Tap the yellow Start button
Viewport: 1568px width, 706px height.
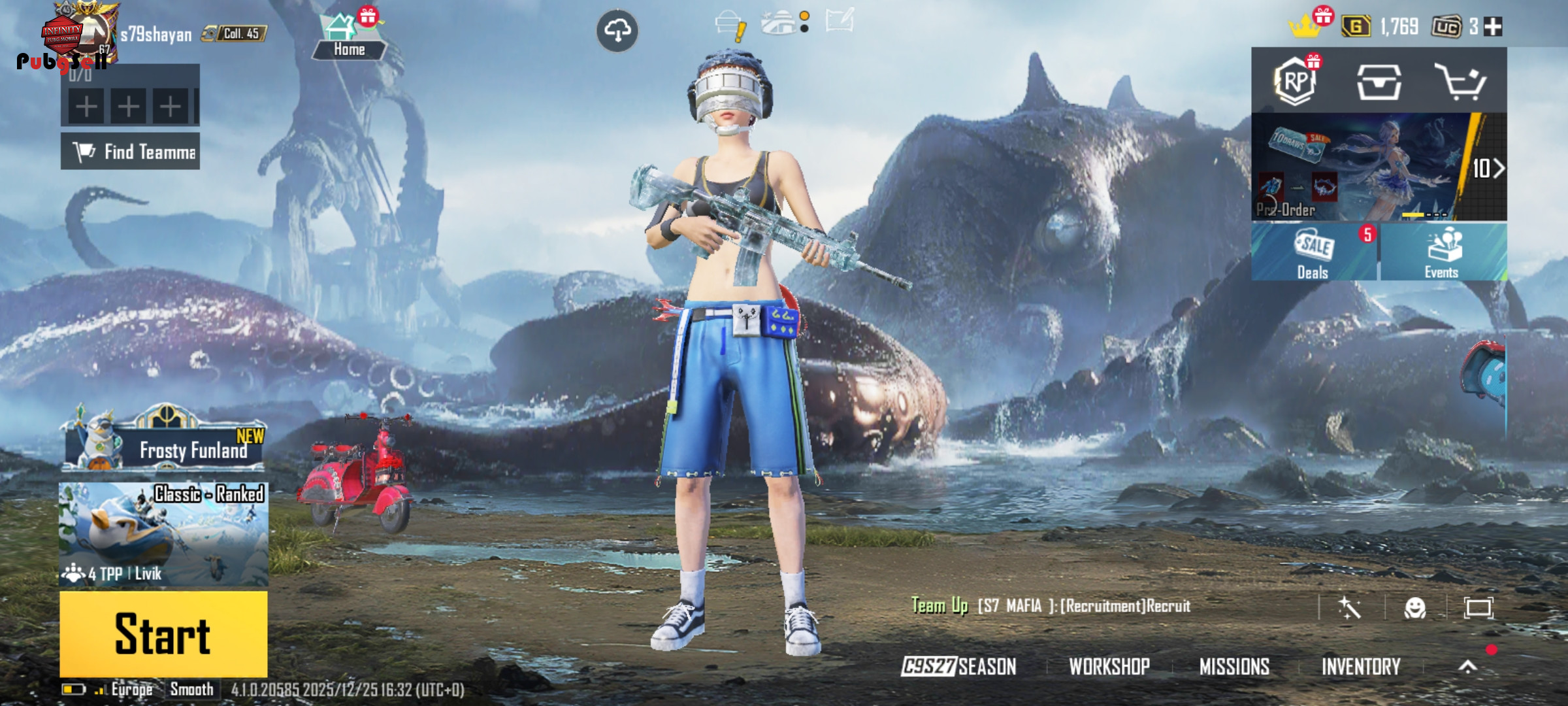[x=163, y=633]
